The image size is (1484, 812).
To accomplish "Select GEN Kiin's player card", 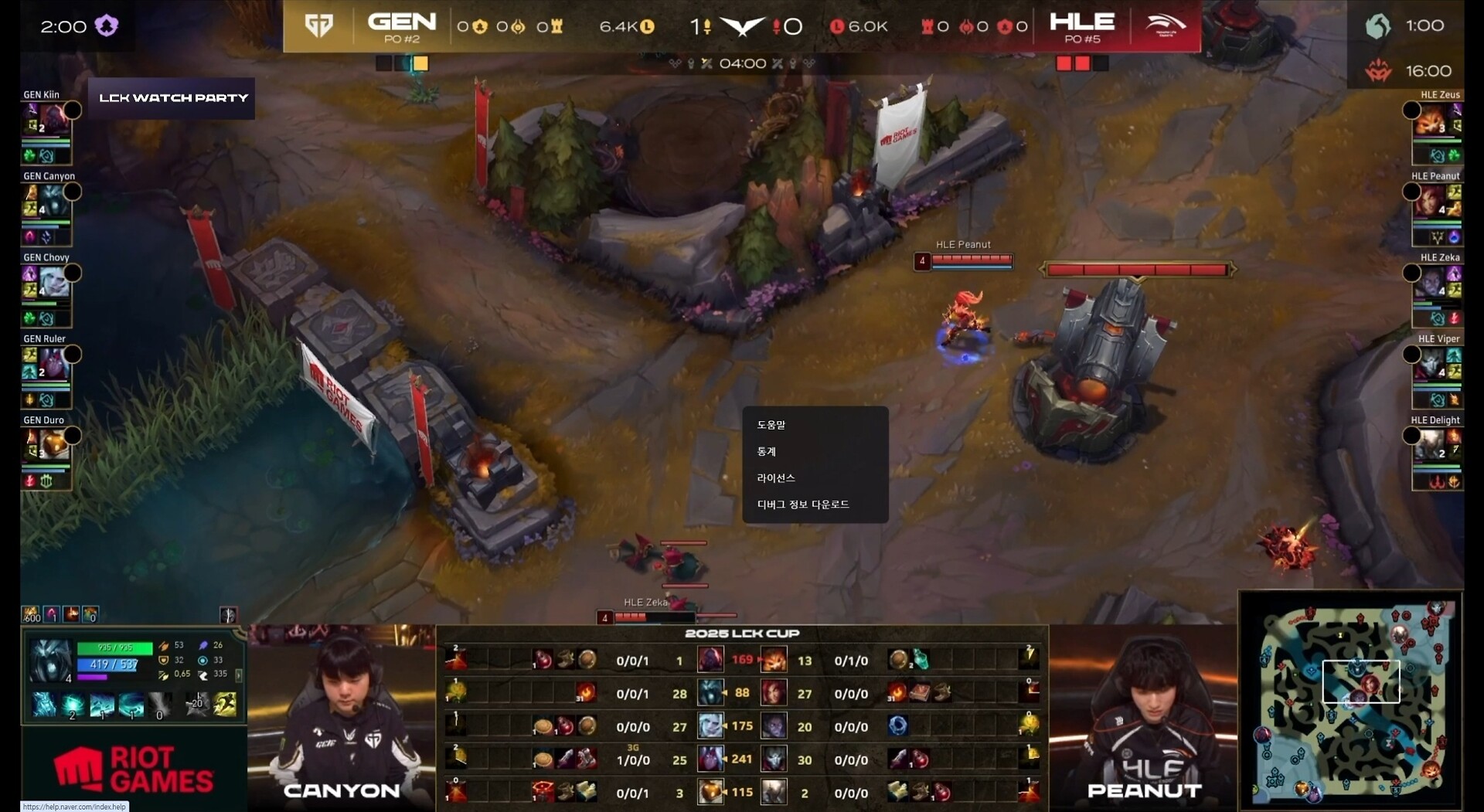I will pyautogui.click(x=48, y=128).
